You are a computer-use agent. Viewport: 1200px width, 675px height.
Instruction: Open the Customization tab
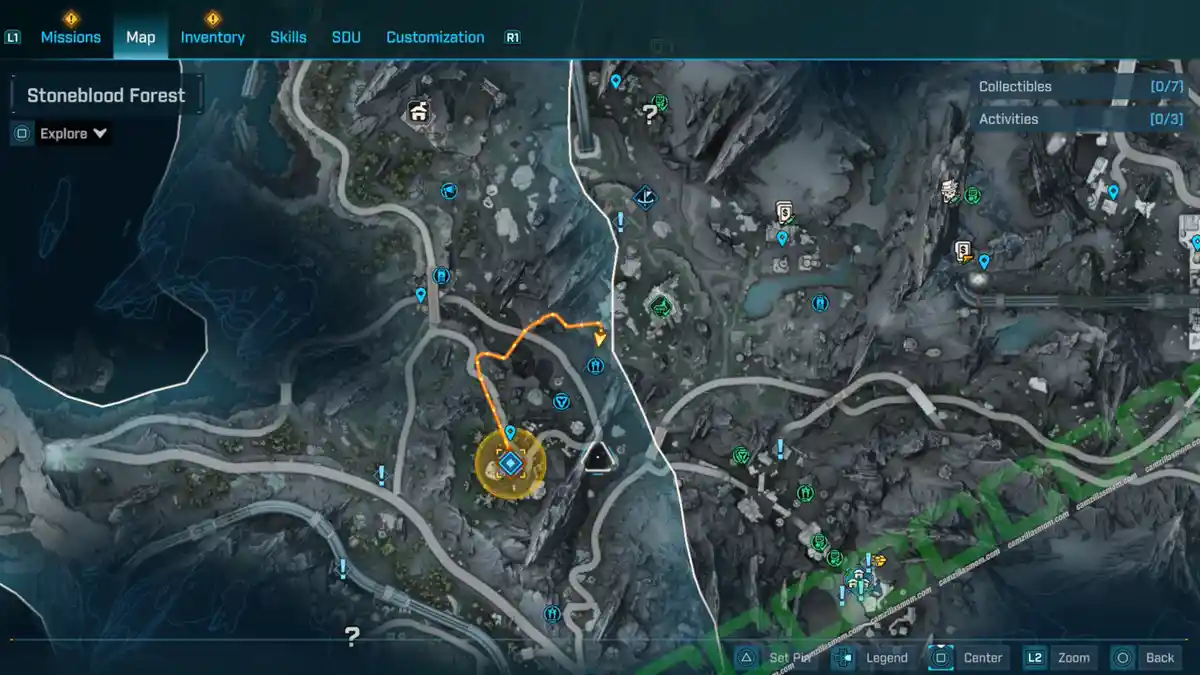coord(435,37)
